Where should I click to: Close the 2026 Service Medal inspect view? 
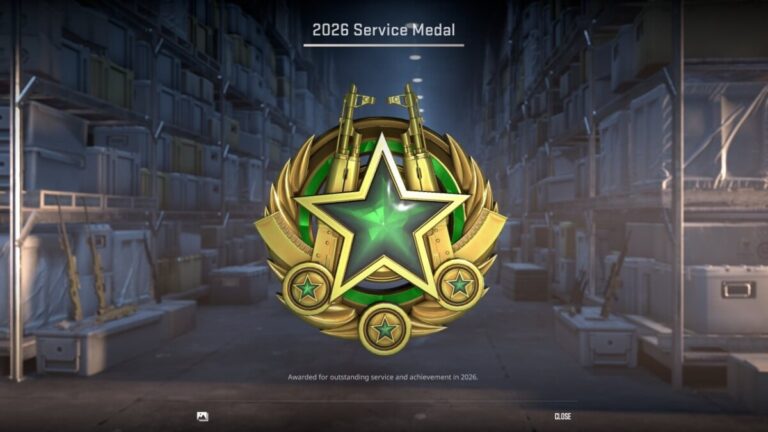tap(562, 416)
